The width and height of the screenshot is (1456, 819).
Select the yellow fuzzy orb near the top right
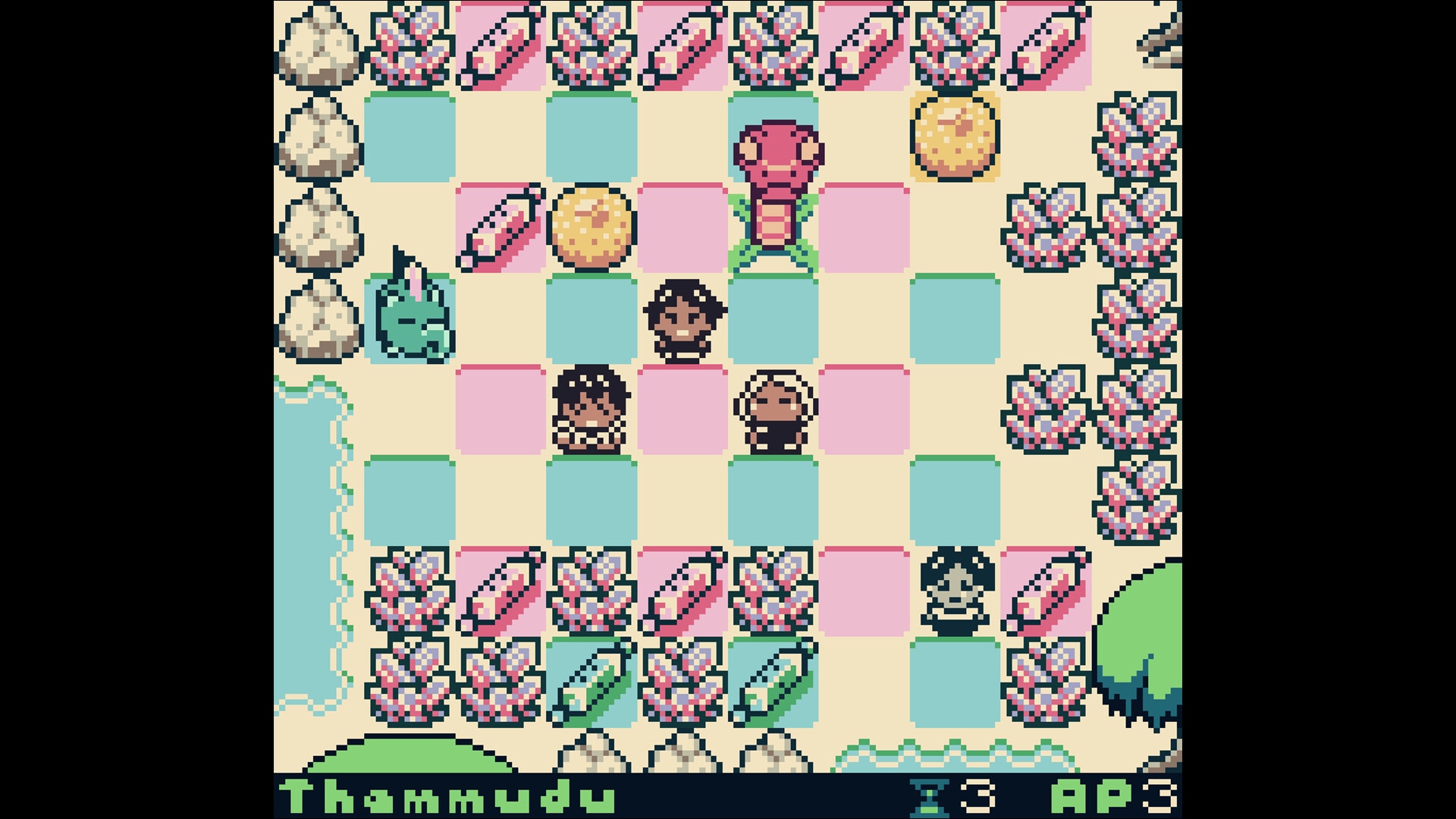tap(957, 139)
